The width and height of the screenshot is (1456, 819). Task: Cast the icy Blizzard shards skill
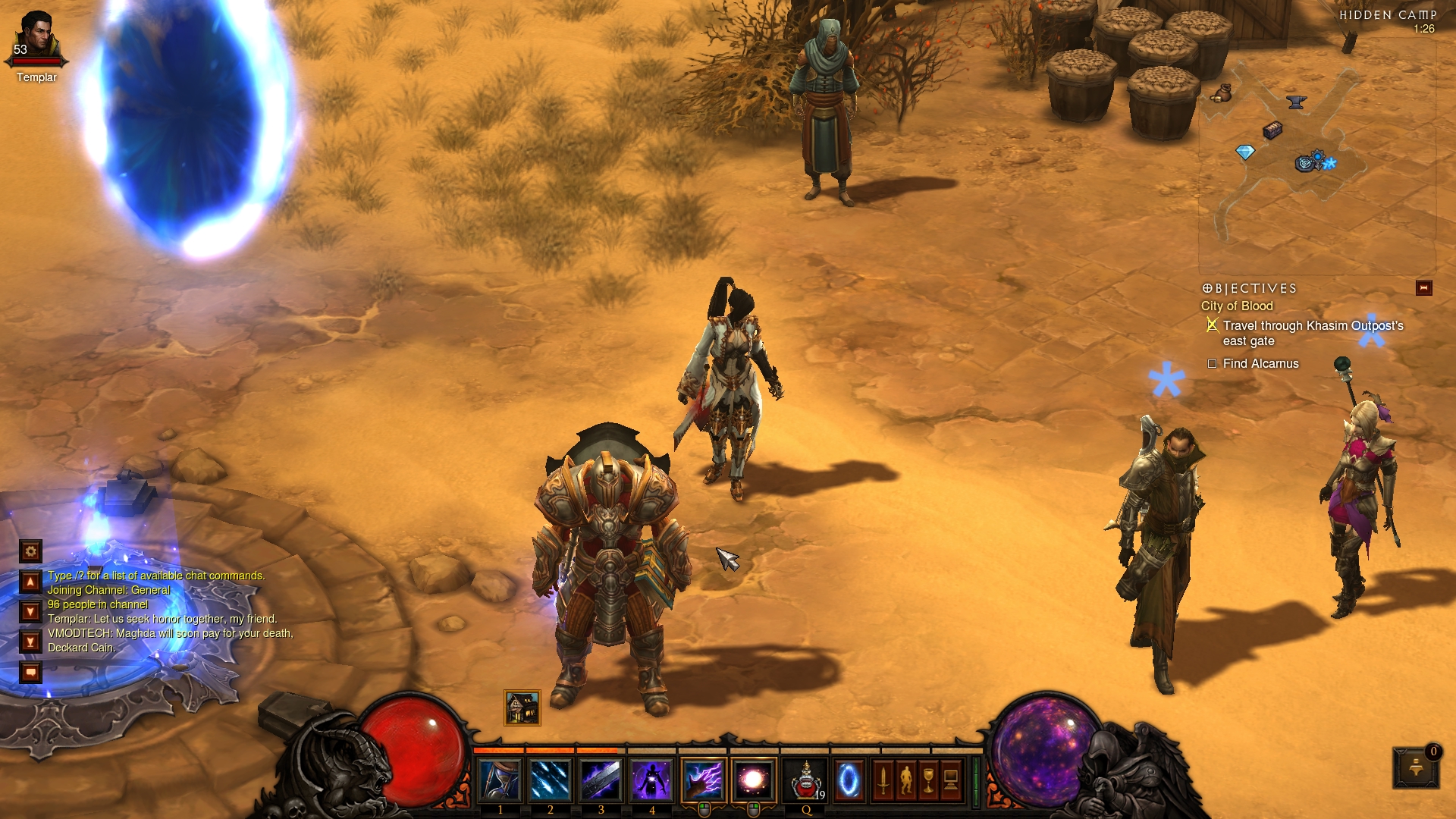click(x=551, y=780)
